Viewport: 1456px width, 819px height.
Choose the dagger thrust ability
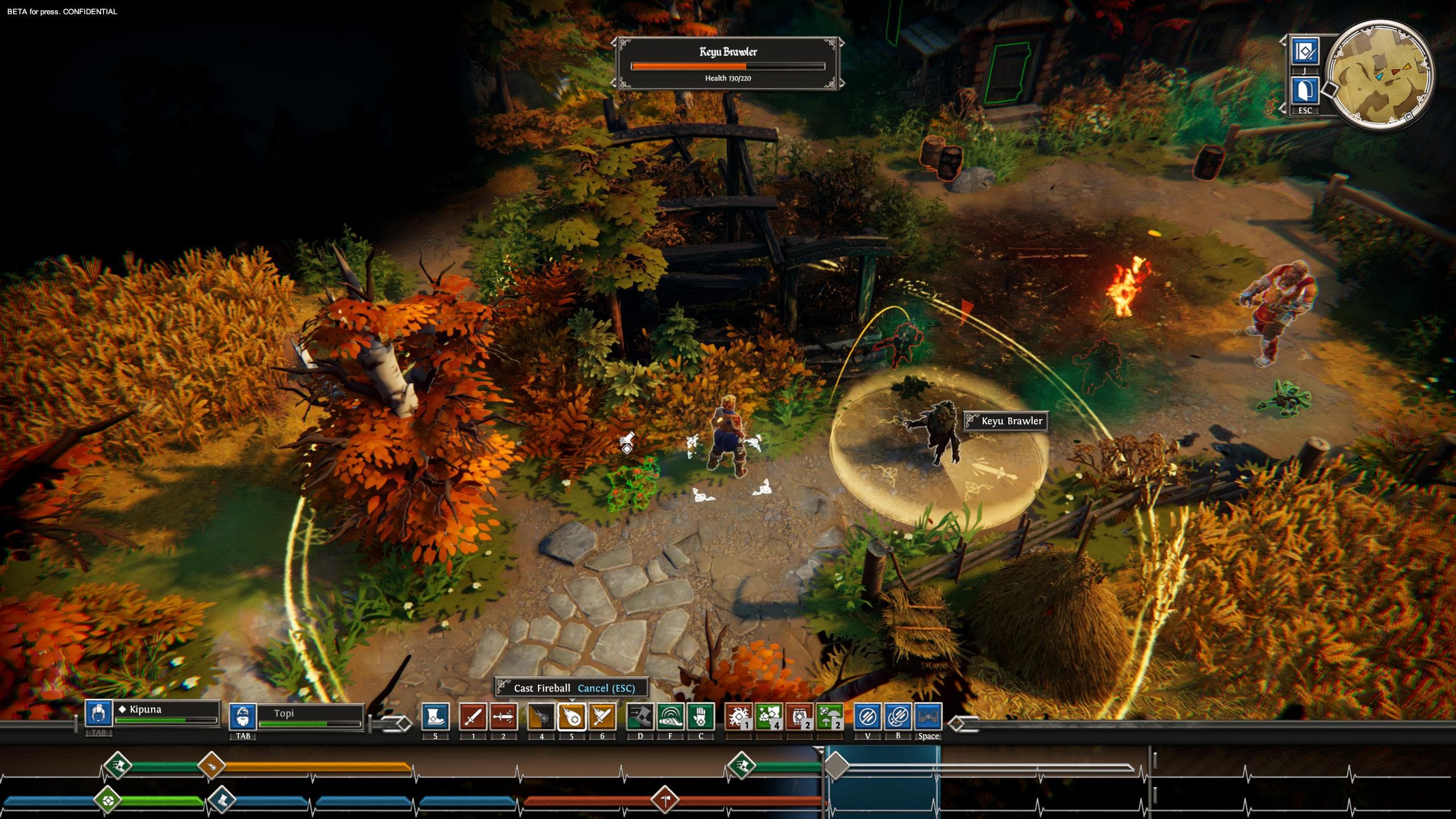[503, 717]
